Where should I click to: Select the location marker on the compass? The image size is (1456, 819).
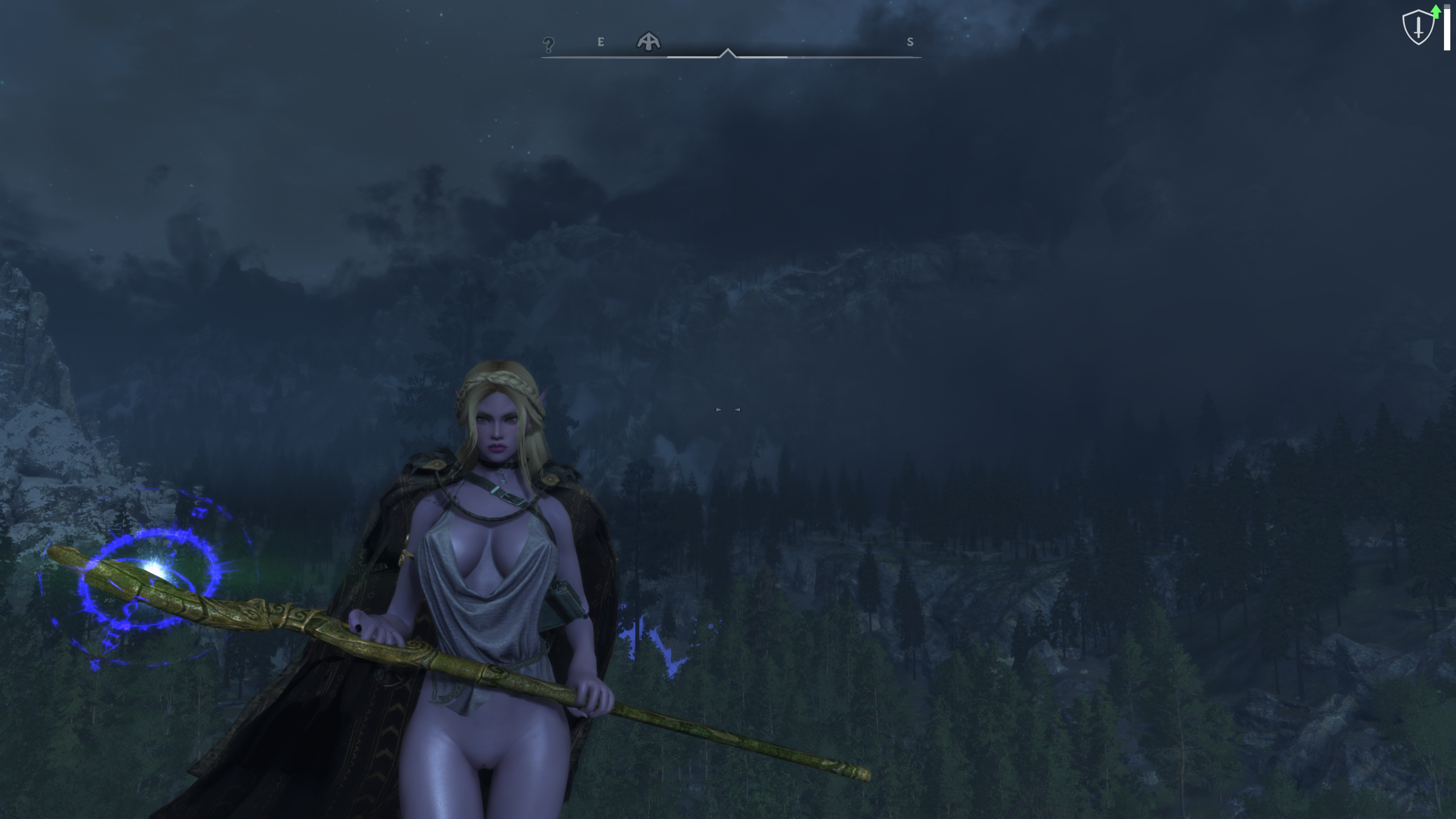click(x=648, y=41)
